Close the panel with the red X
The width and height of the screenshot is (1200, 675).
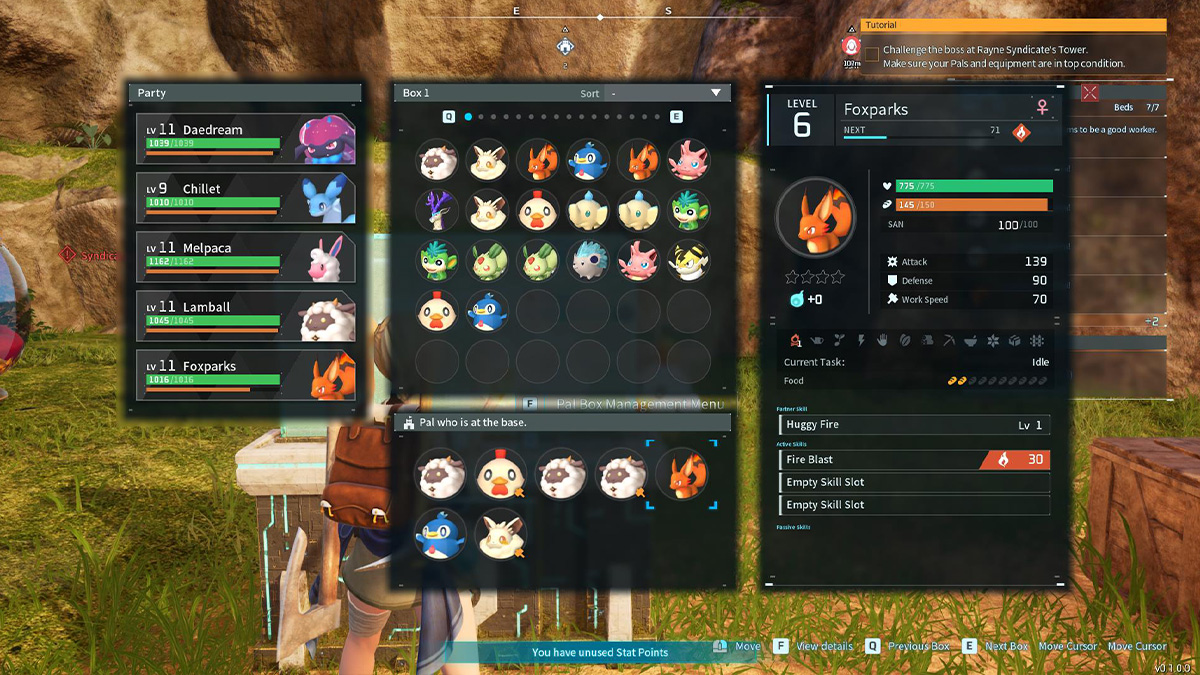point(1090,92)
